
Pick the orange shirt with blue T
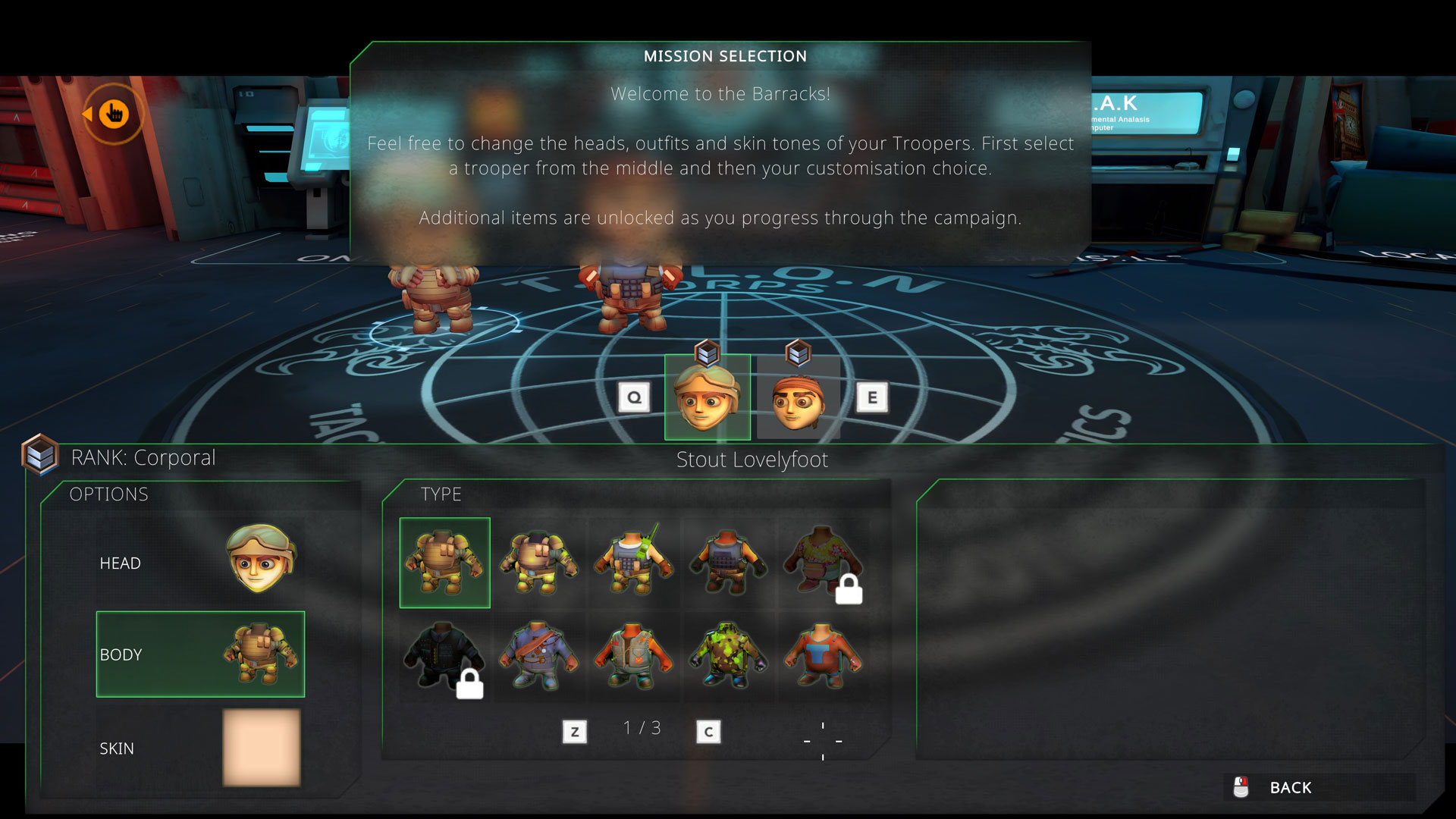point(823,657)
